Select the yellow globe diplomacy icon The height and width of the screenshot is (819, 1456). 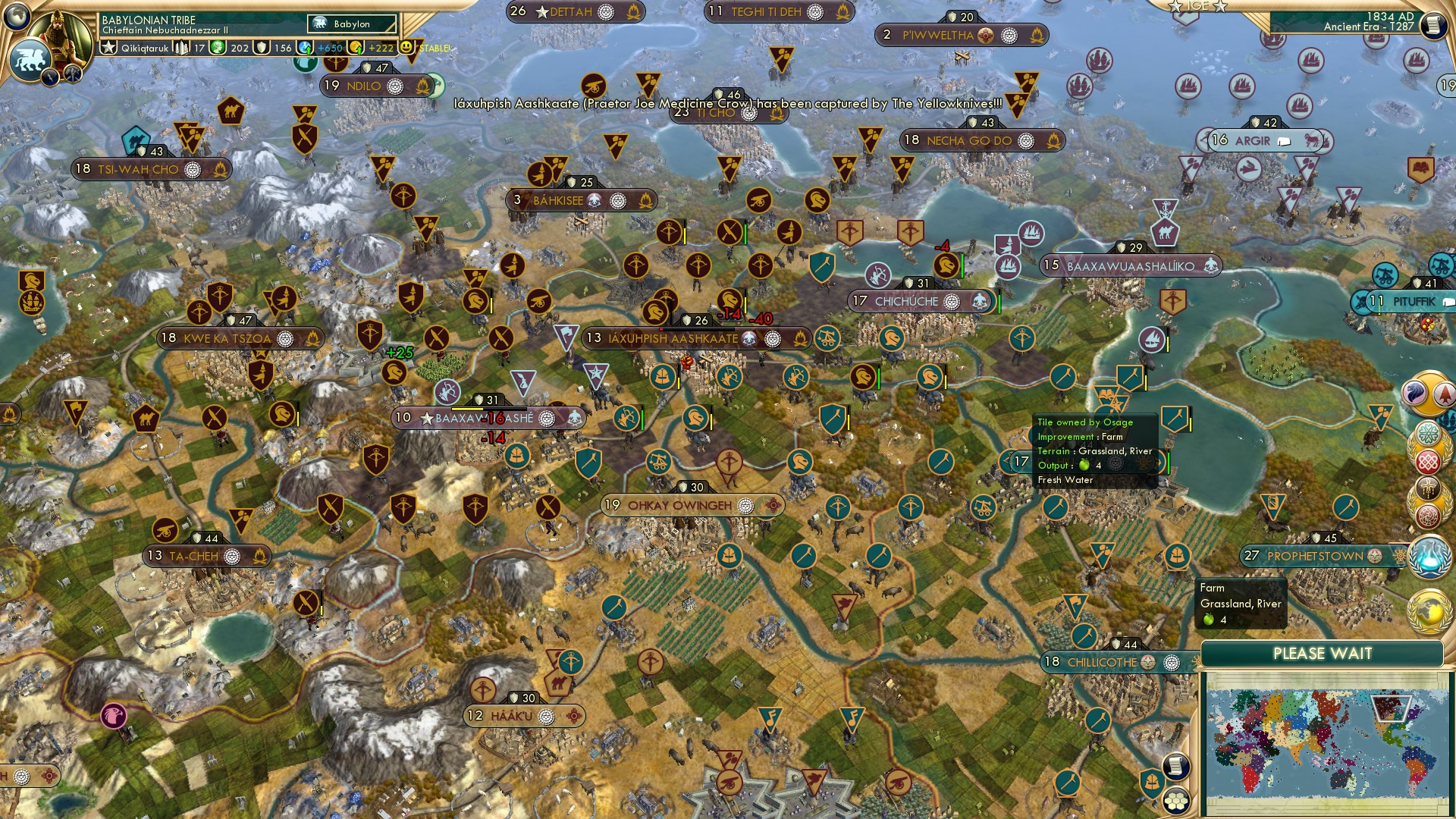(x=1430, y=611)
